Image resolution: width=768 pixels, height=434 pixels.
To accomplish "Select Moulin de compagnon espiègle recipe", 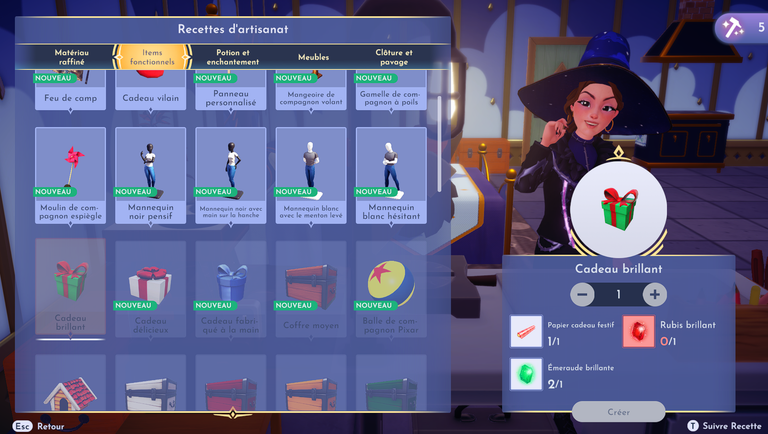I will pyautogui.click(x=70, y=176).
